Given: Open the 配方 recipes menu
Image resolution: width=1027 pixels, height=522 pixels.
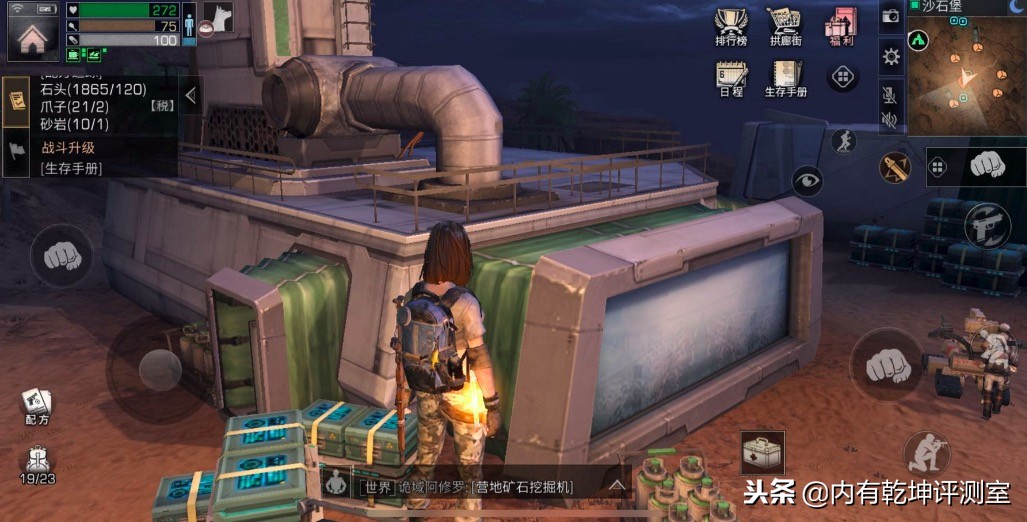Looking at the screenshot, I should pyautogui.click(x=37, y=405).
